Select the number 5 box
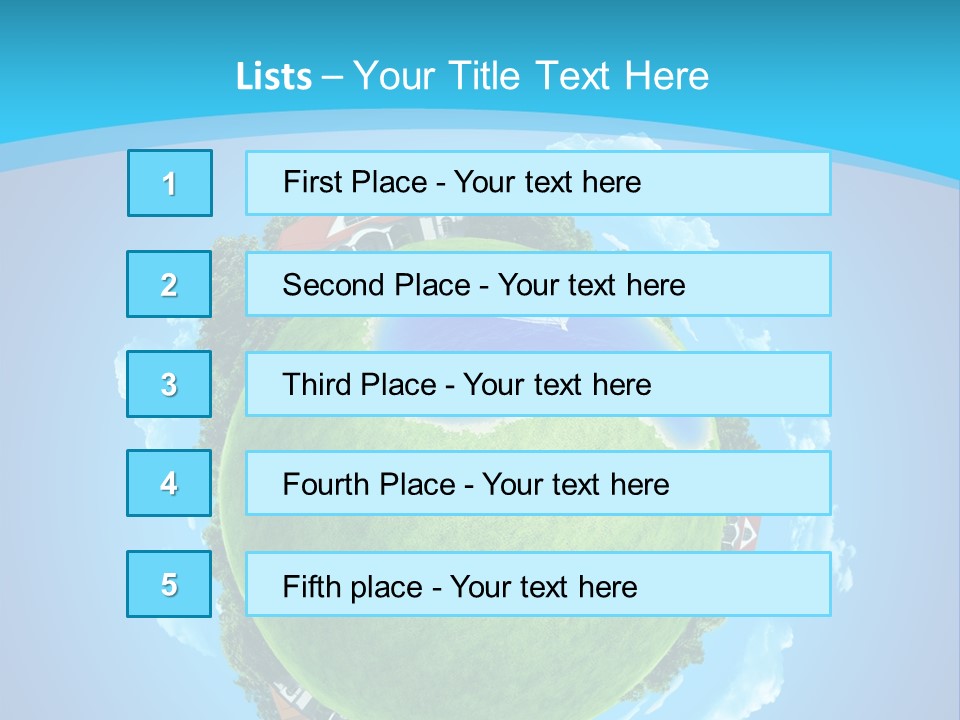 [169, 584]
